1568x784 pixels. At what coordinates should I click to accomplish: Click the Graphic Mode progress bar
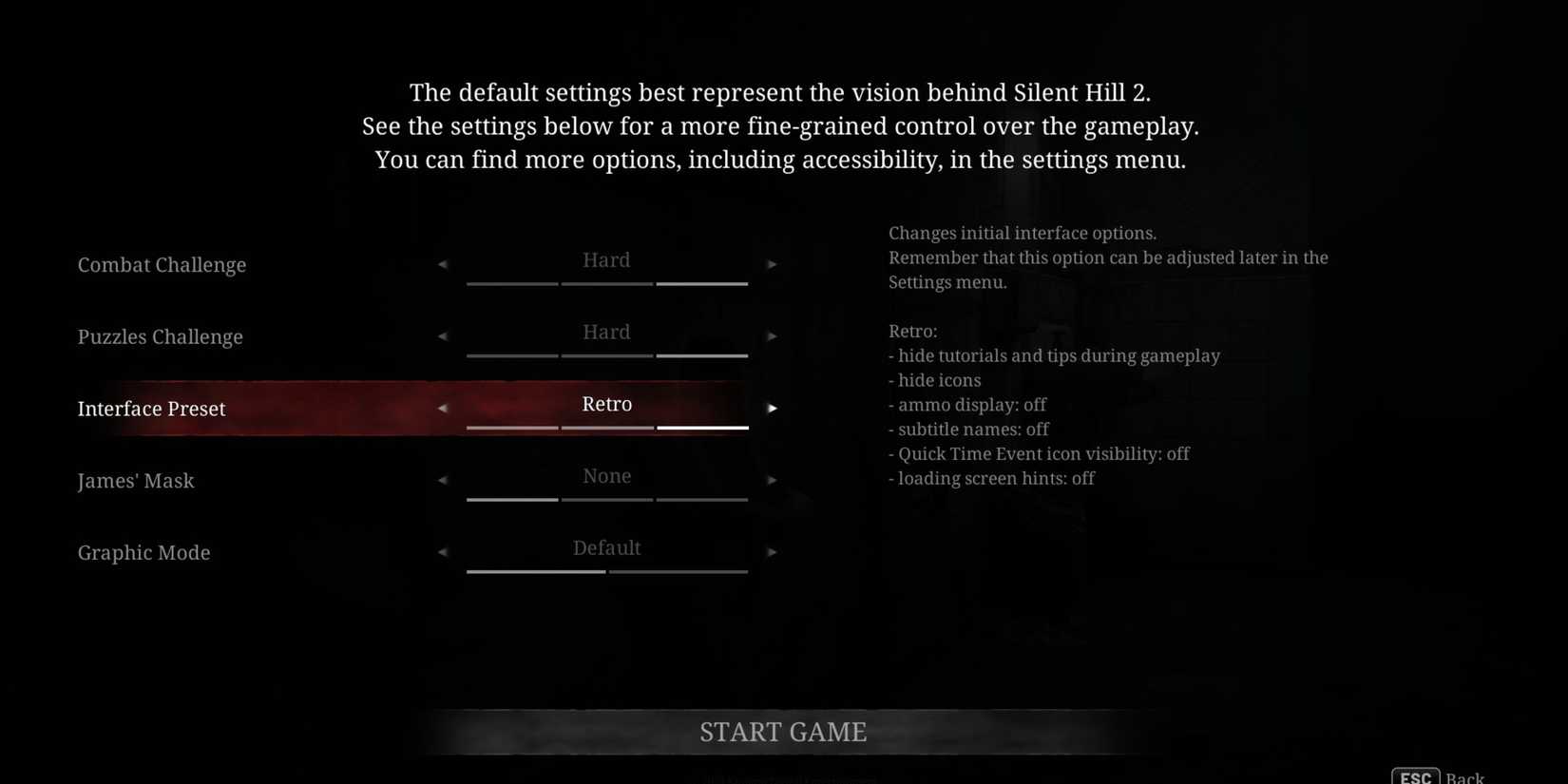[x=606, y=572]
